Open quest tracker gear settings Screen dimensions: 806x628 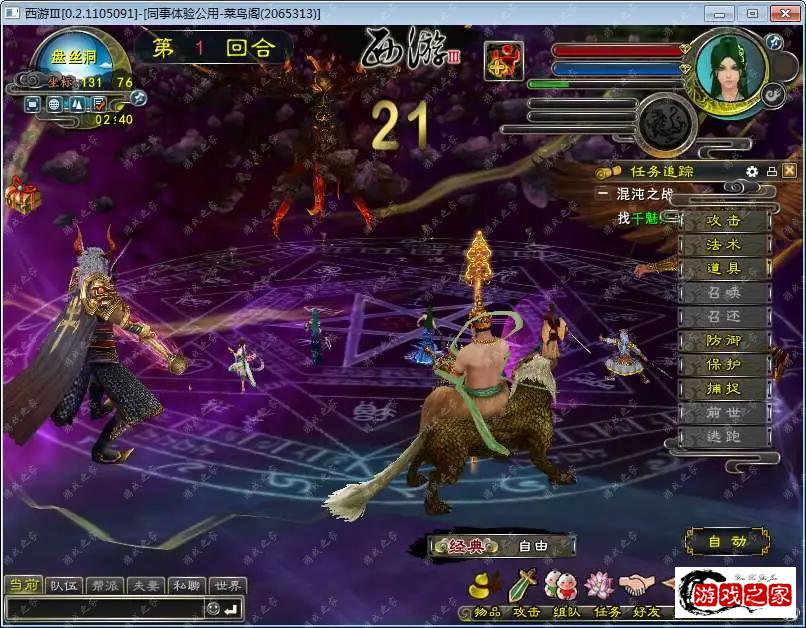752,171
